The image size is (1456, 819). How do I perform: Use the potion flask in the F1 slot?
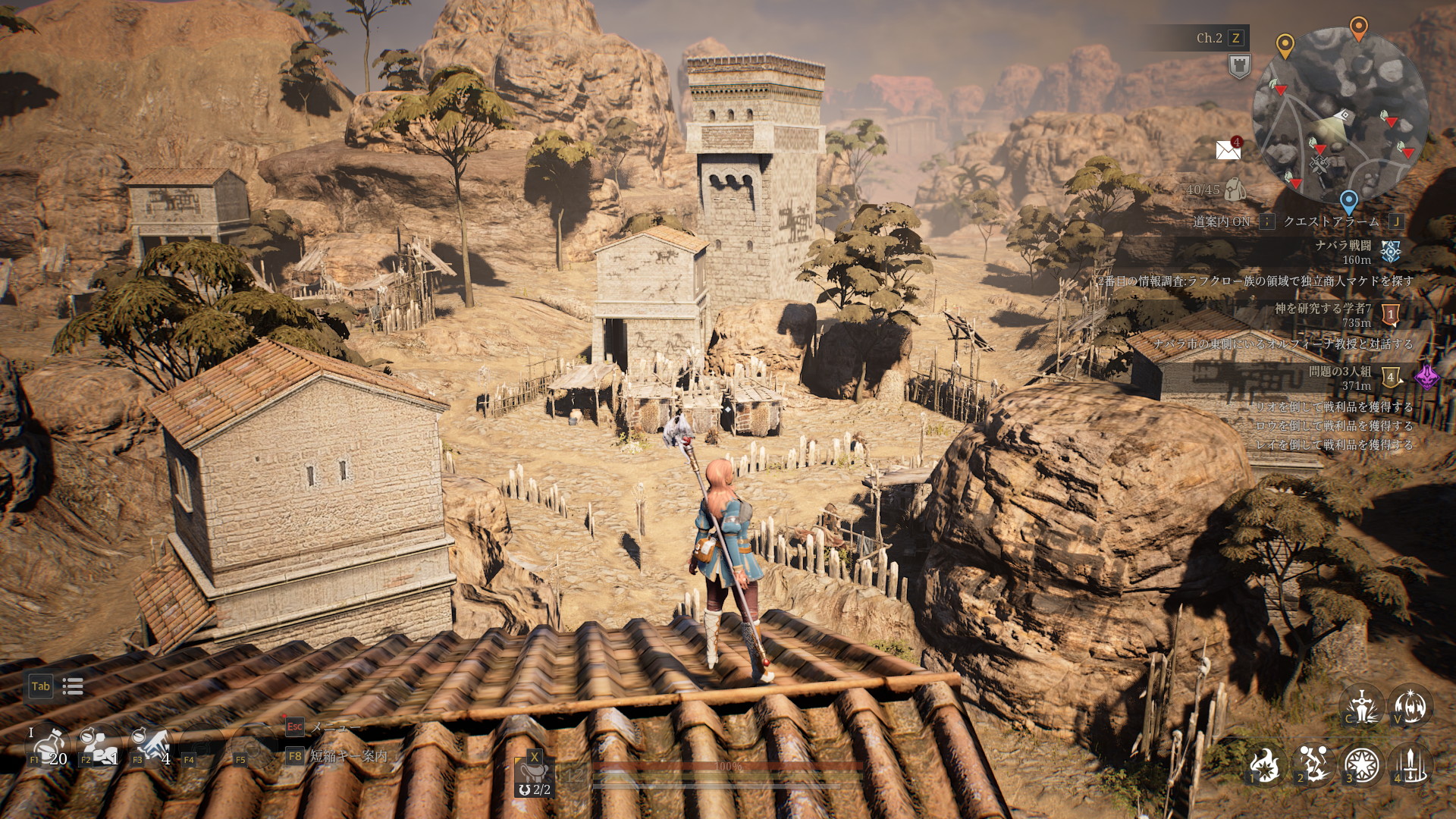49,745
